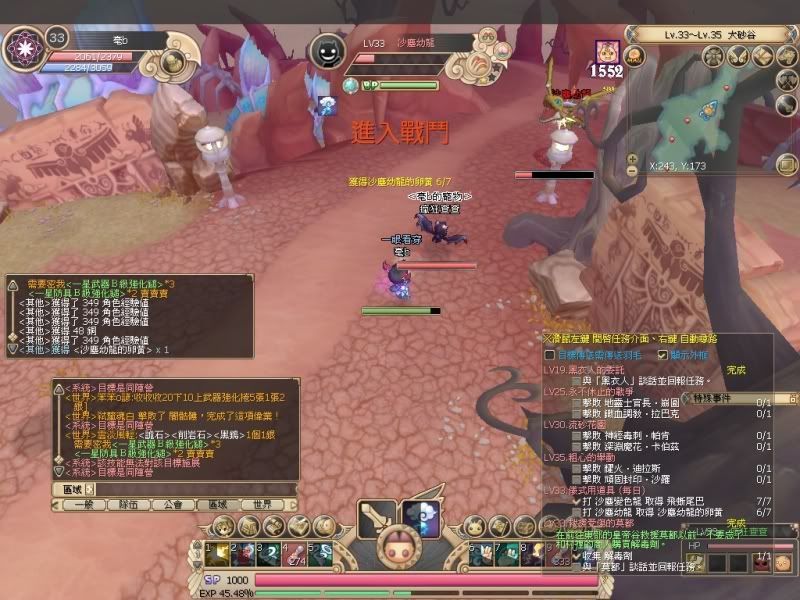Screen dimensions: 800x600
Task: Zoom in the minimap with plus button
Action: (x=631, y=158)
